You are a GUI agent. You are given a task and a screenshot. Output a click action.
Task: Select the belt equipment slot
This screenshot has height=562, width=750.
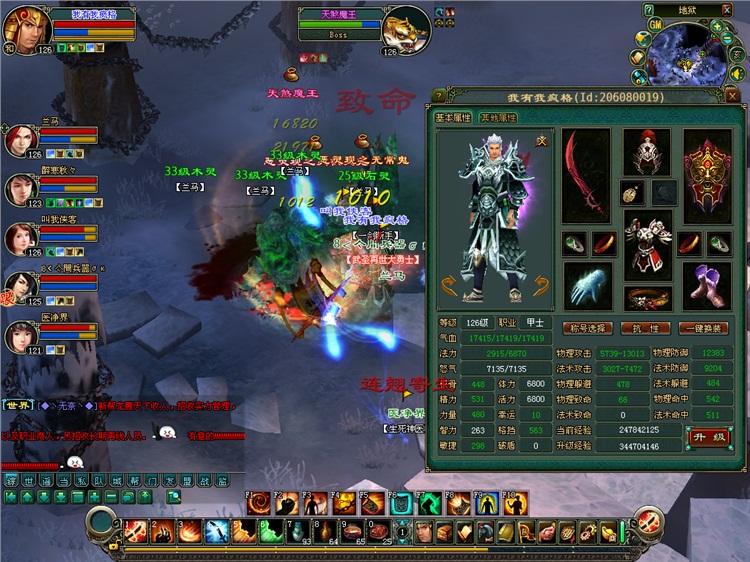point(646,298)
